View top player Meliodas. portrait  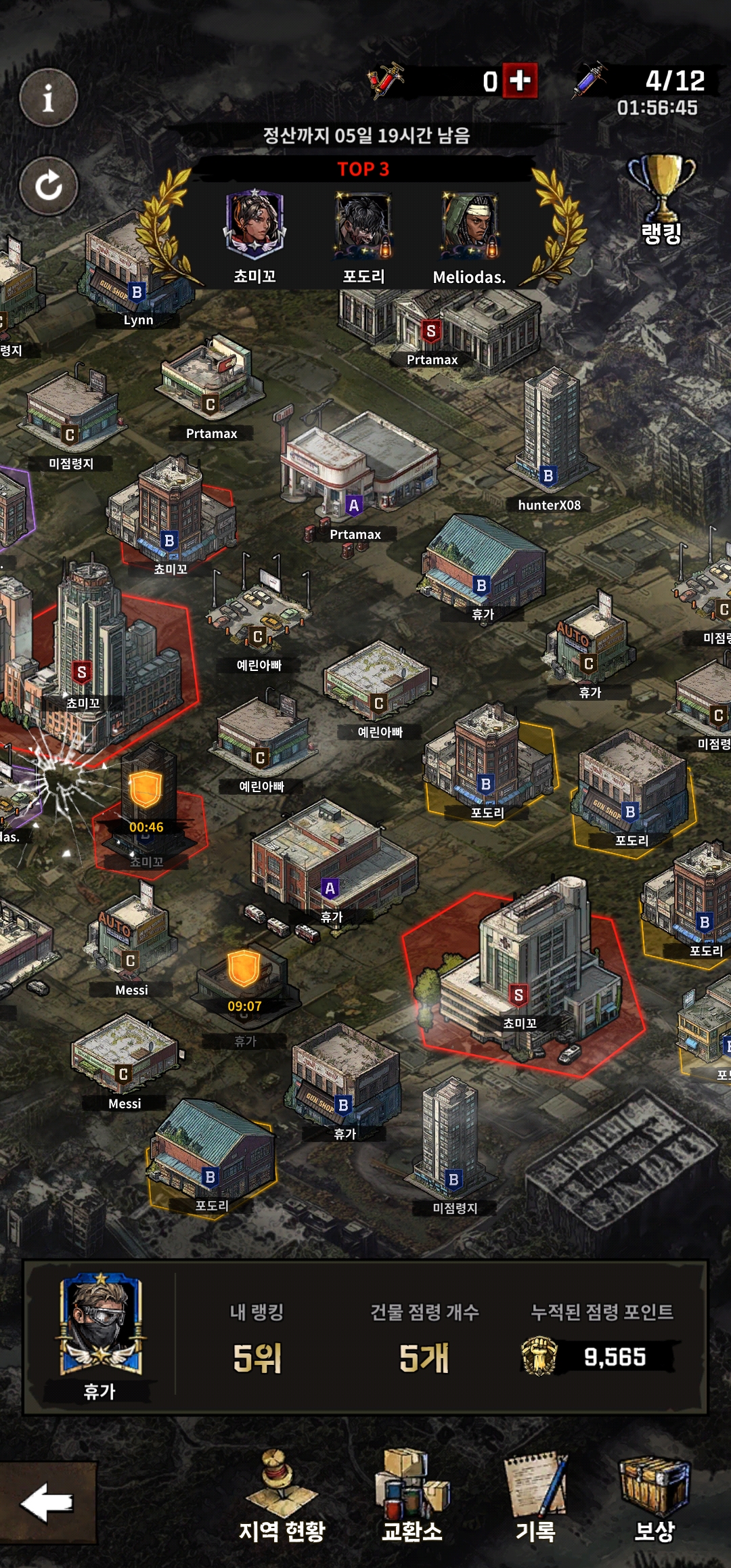[x=470, y=225]
